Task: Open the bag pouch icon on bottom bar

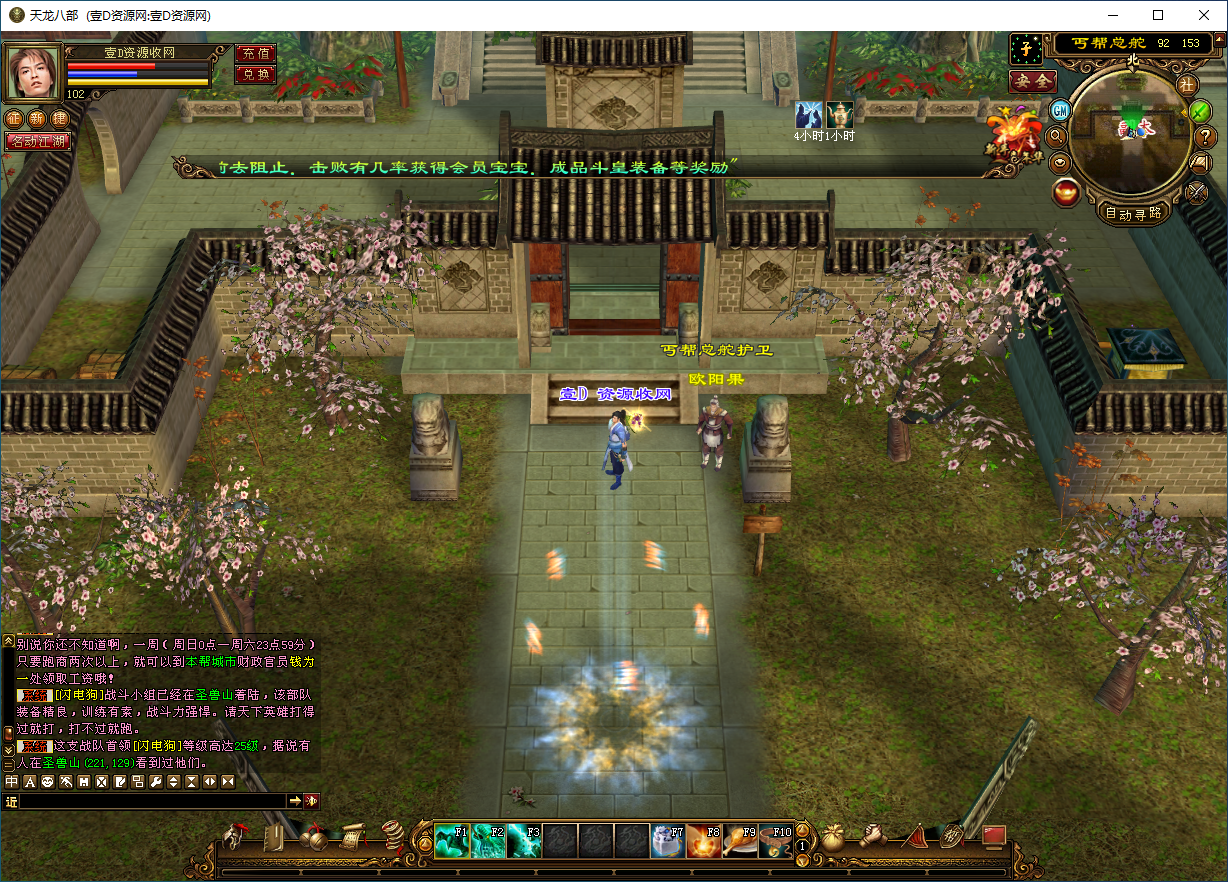Action: [833, 838]
